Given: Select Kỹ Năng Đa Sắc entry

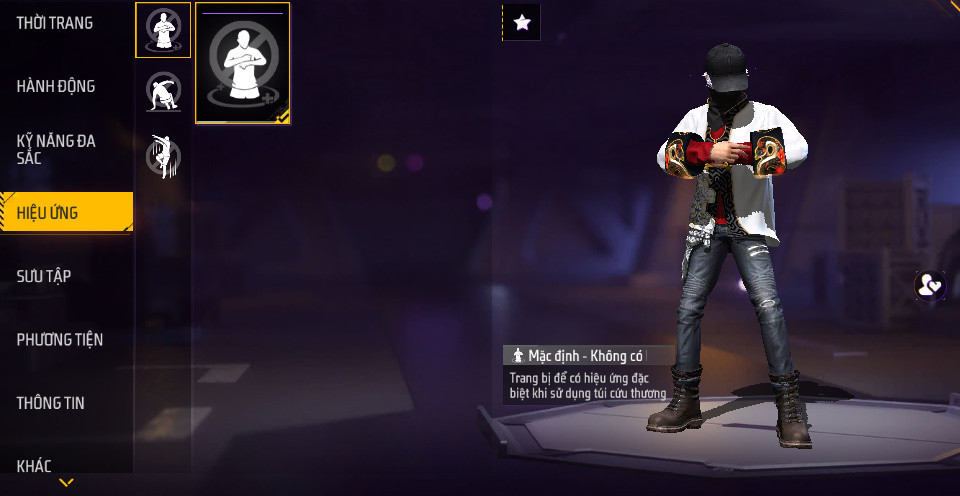Looking at the screenshot, I should (56, 149).
